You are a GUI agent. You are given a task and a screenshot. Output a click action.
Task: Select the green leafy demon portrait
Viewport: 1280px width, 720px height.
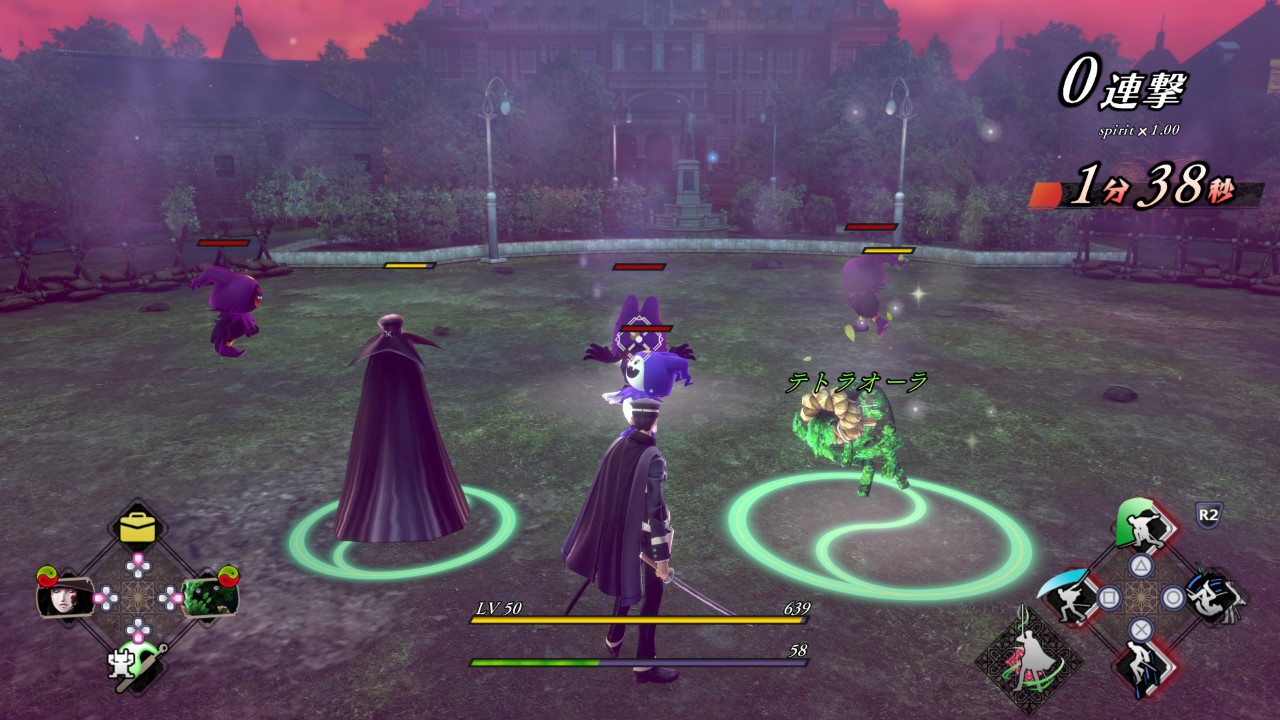pyautogui.click(x=210, y=595)
